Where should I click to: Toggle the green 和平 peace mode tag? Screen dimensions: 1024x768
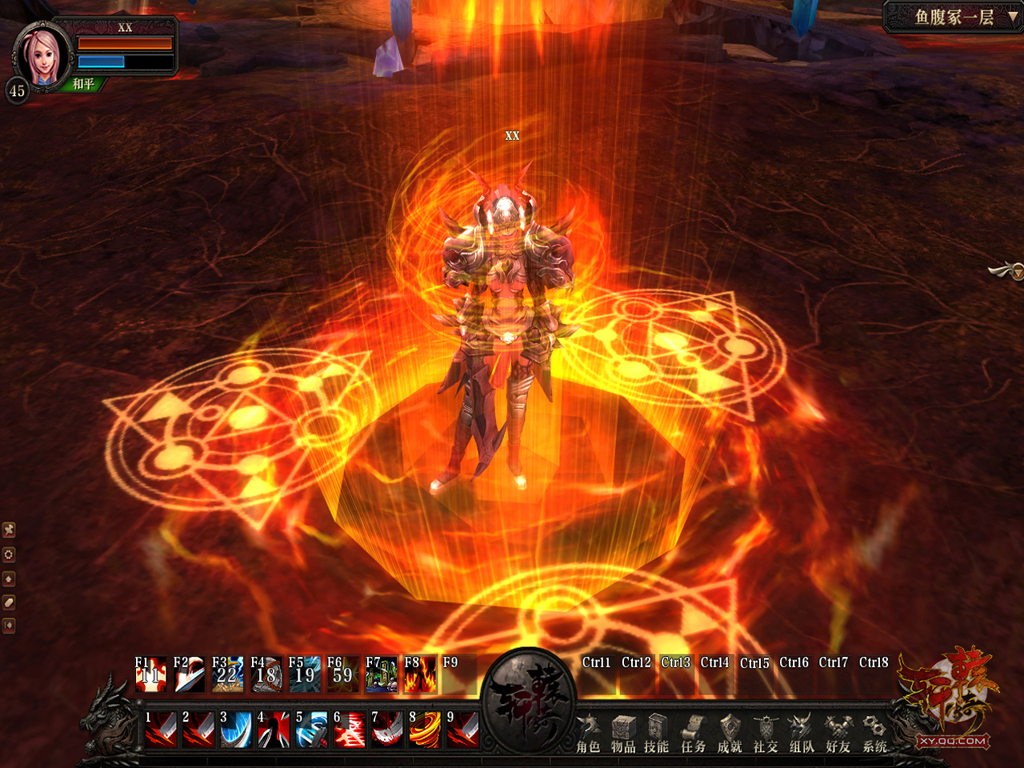(x=84, y=84)
